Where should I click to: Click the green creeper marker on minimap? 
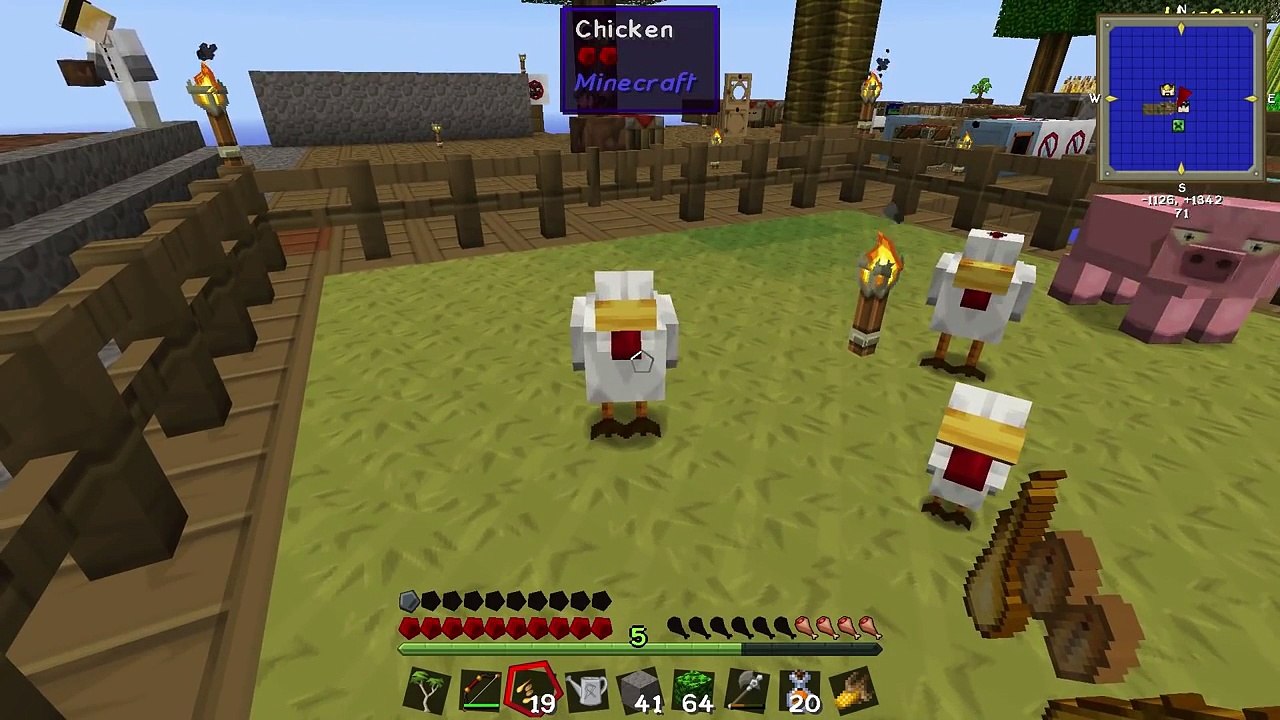coord(1178,126)
